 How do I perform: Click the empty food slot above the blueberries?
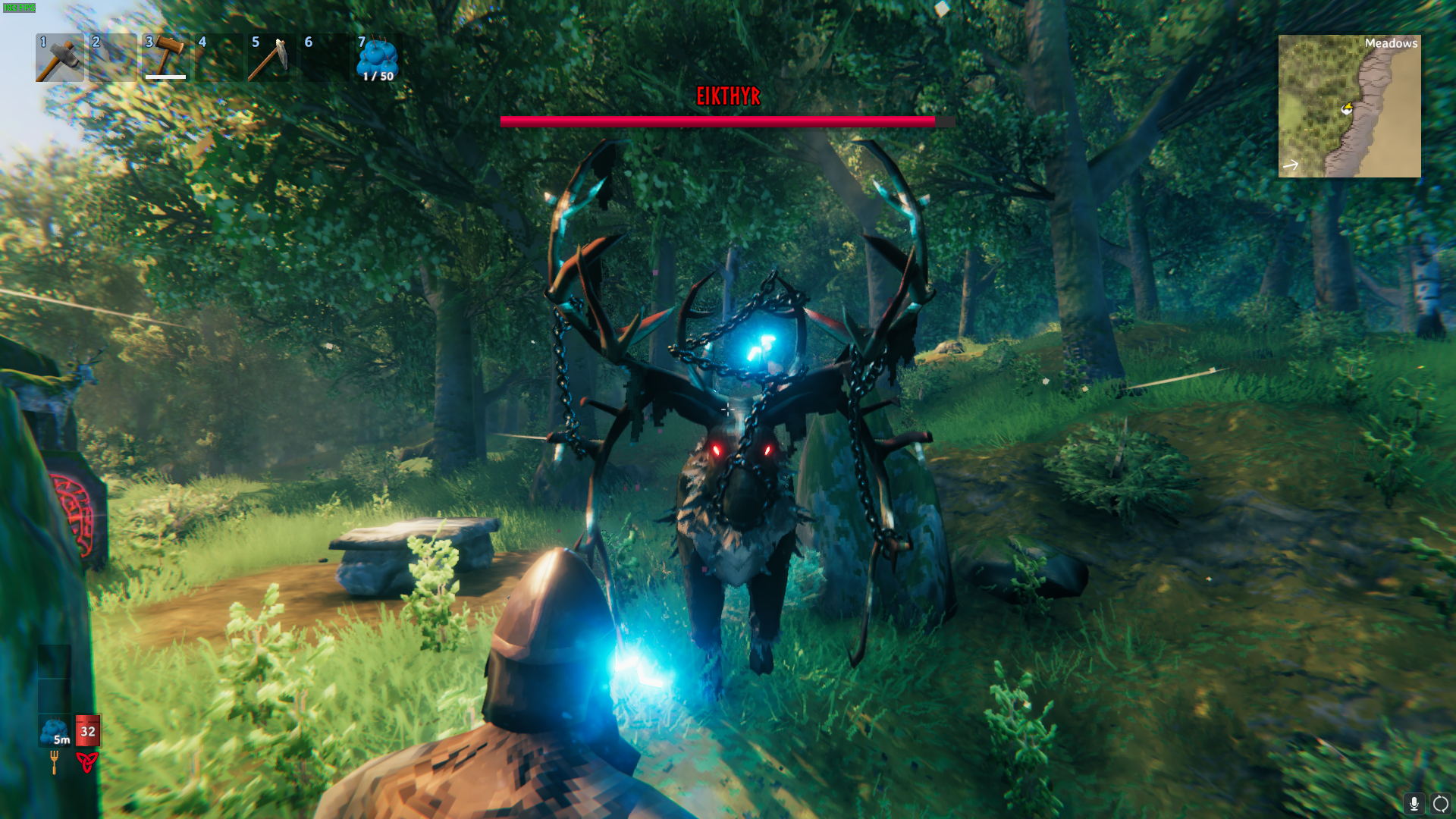54,695
